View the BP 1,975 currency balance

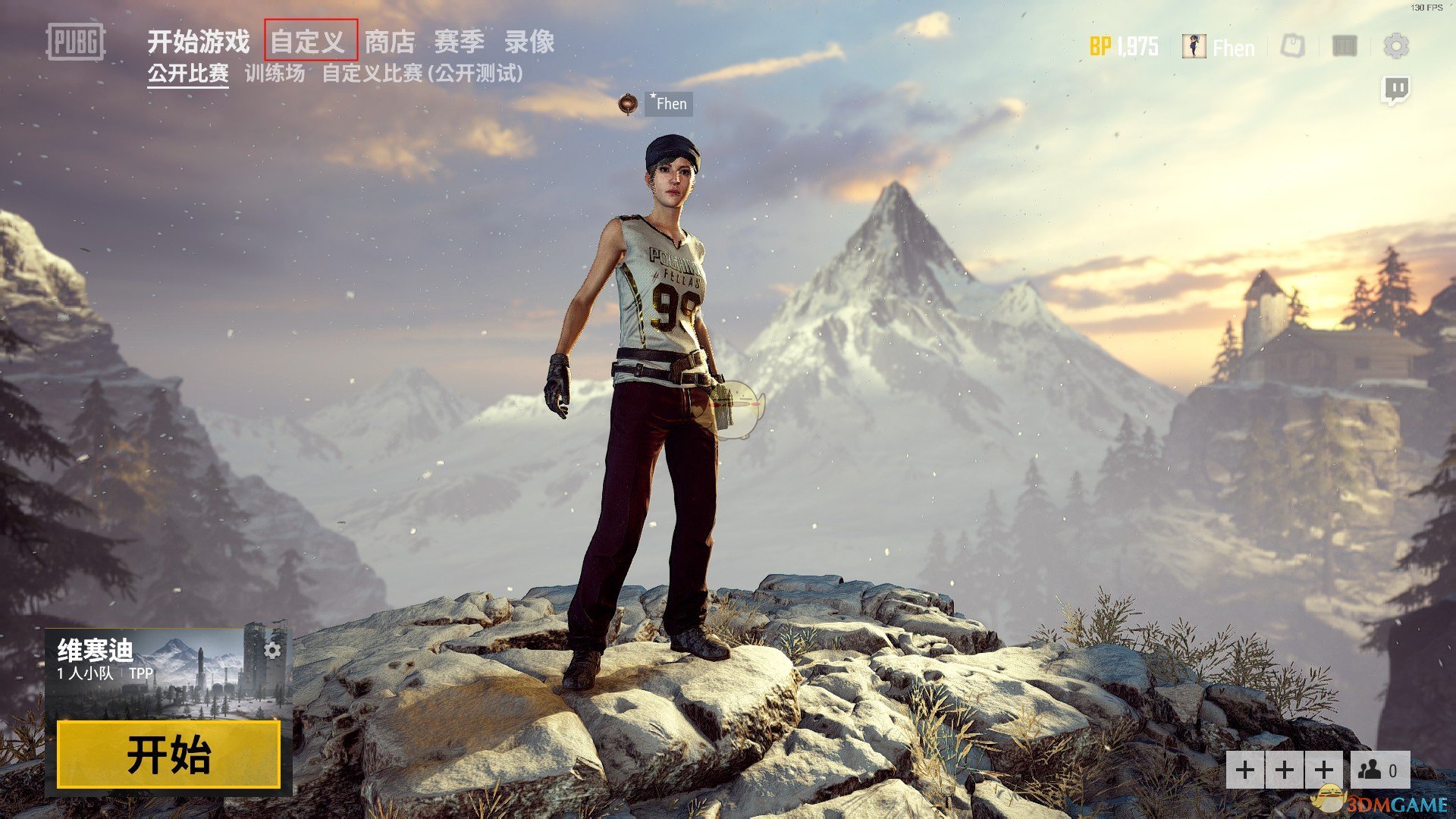tap(1124, 47)
